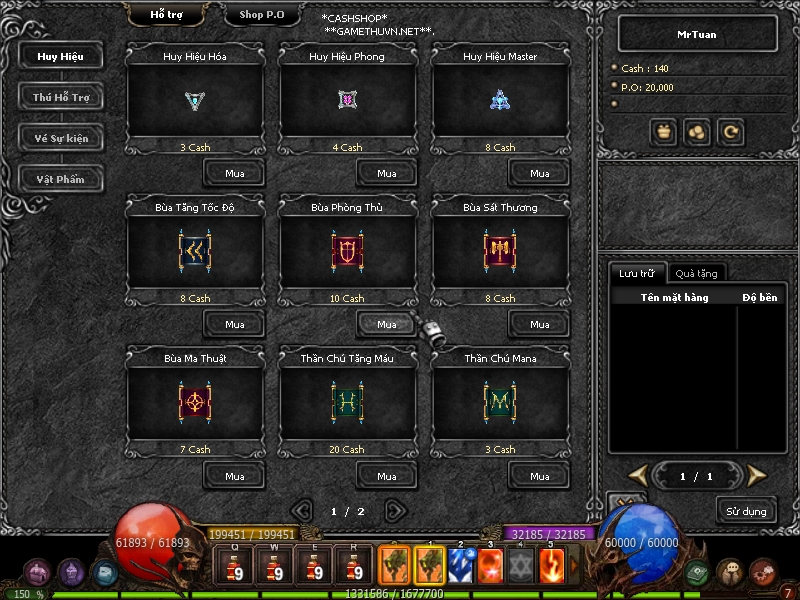Click Mua for Bùa Tăng Tốc Độ

pyautogui.click(x=234, y=324)
